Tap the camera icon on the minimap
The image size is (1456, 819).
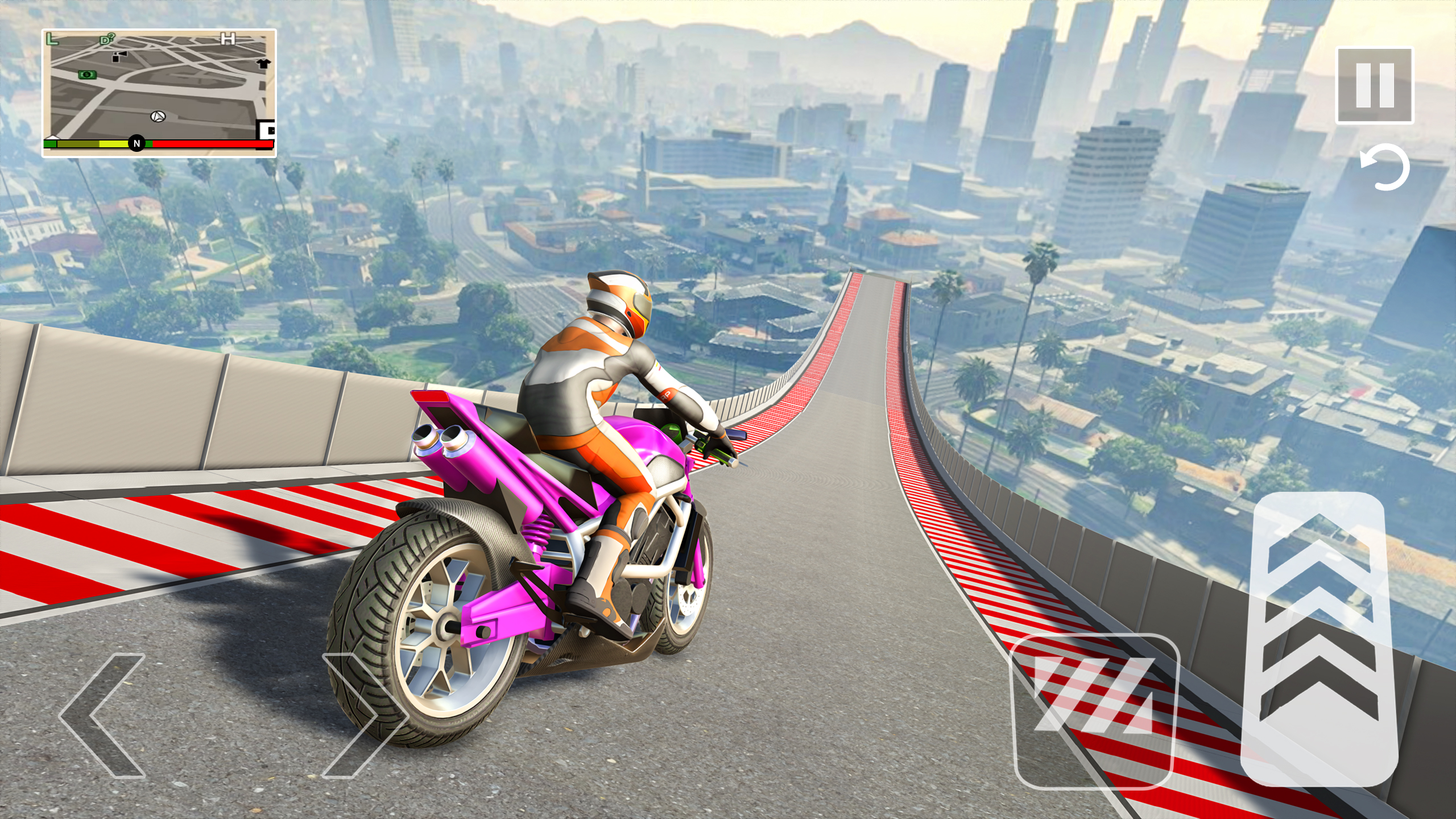(x=120, y=56)
